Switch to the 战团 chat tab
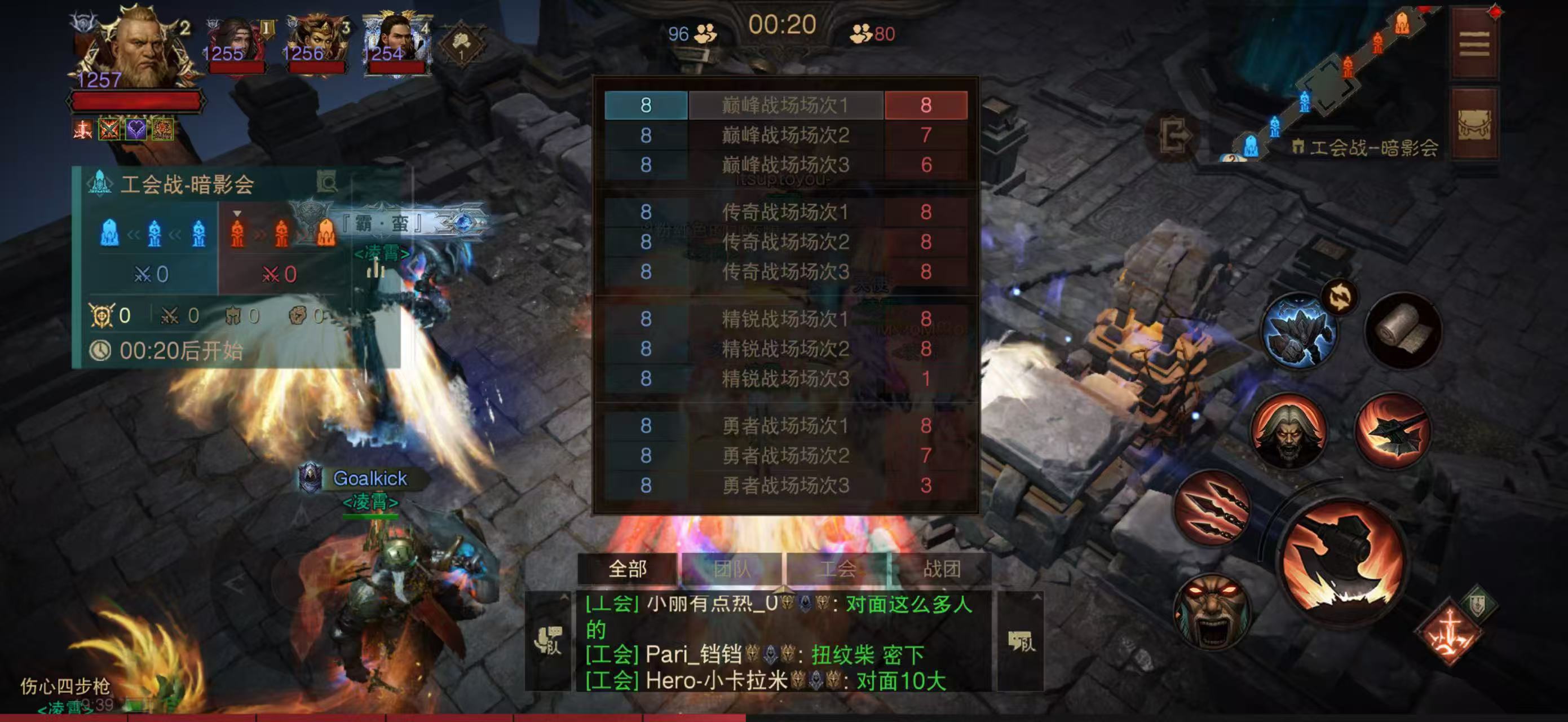 coord(941,569)
